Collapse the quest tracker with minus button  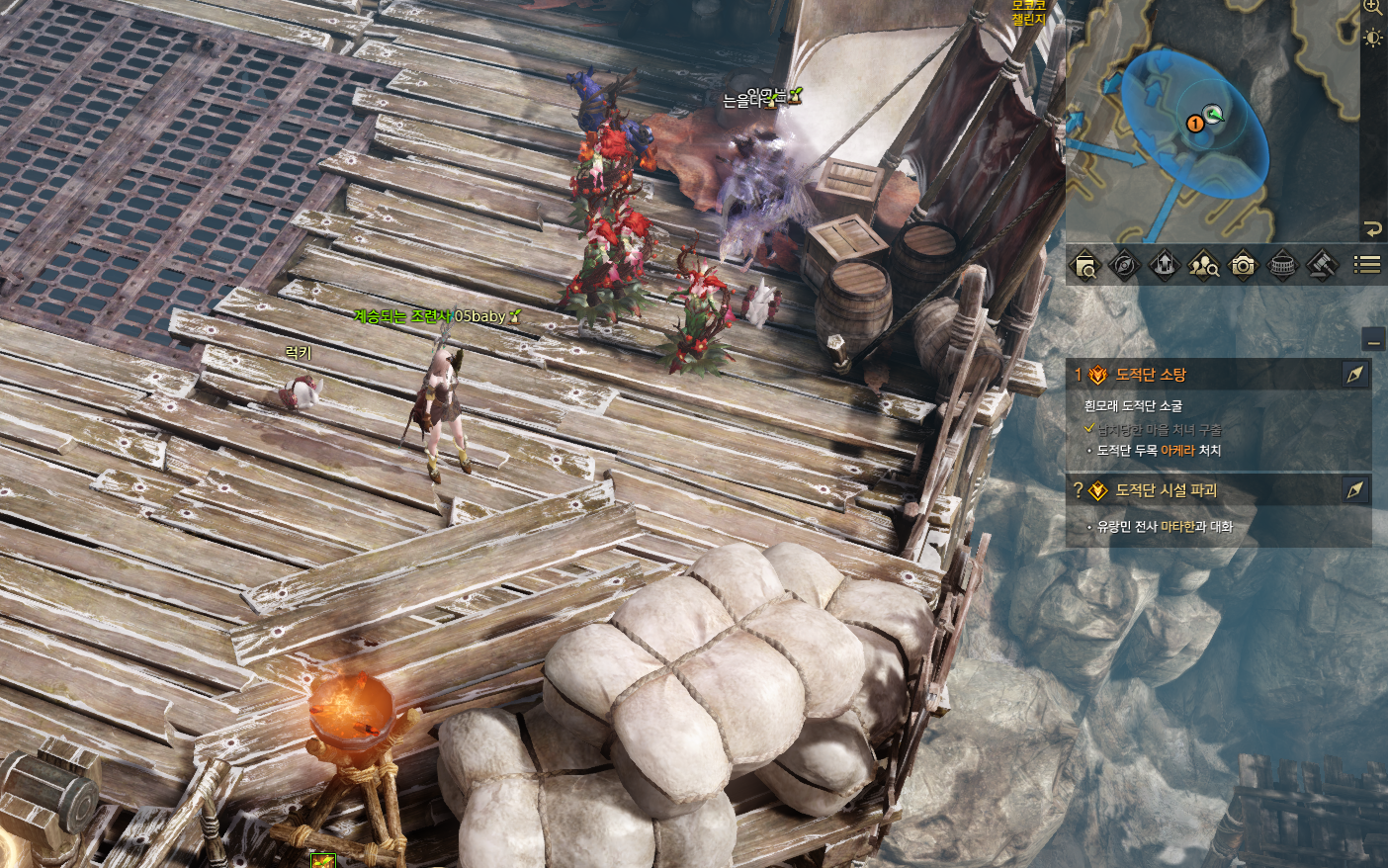pos(1373,340)
